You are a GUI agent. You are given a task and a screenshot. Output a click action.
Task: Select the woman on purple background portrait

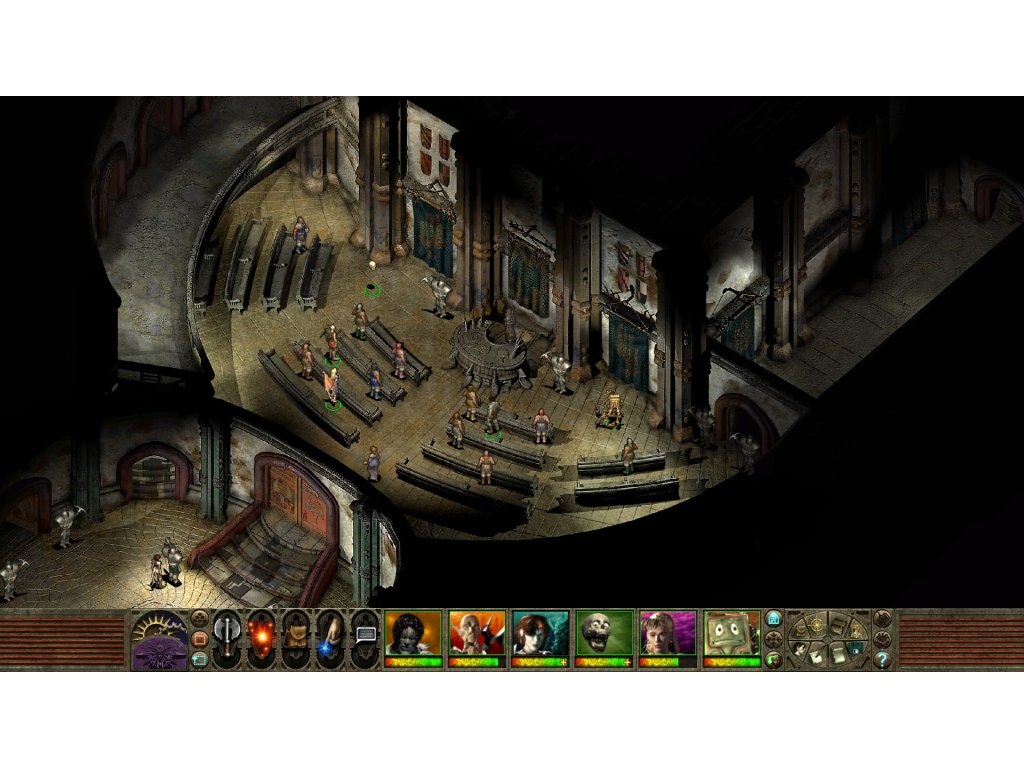tap(667, 632)
